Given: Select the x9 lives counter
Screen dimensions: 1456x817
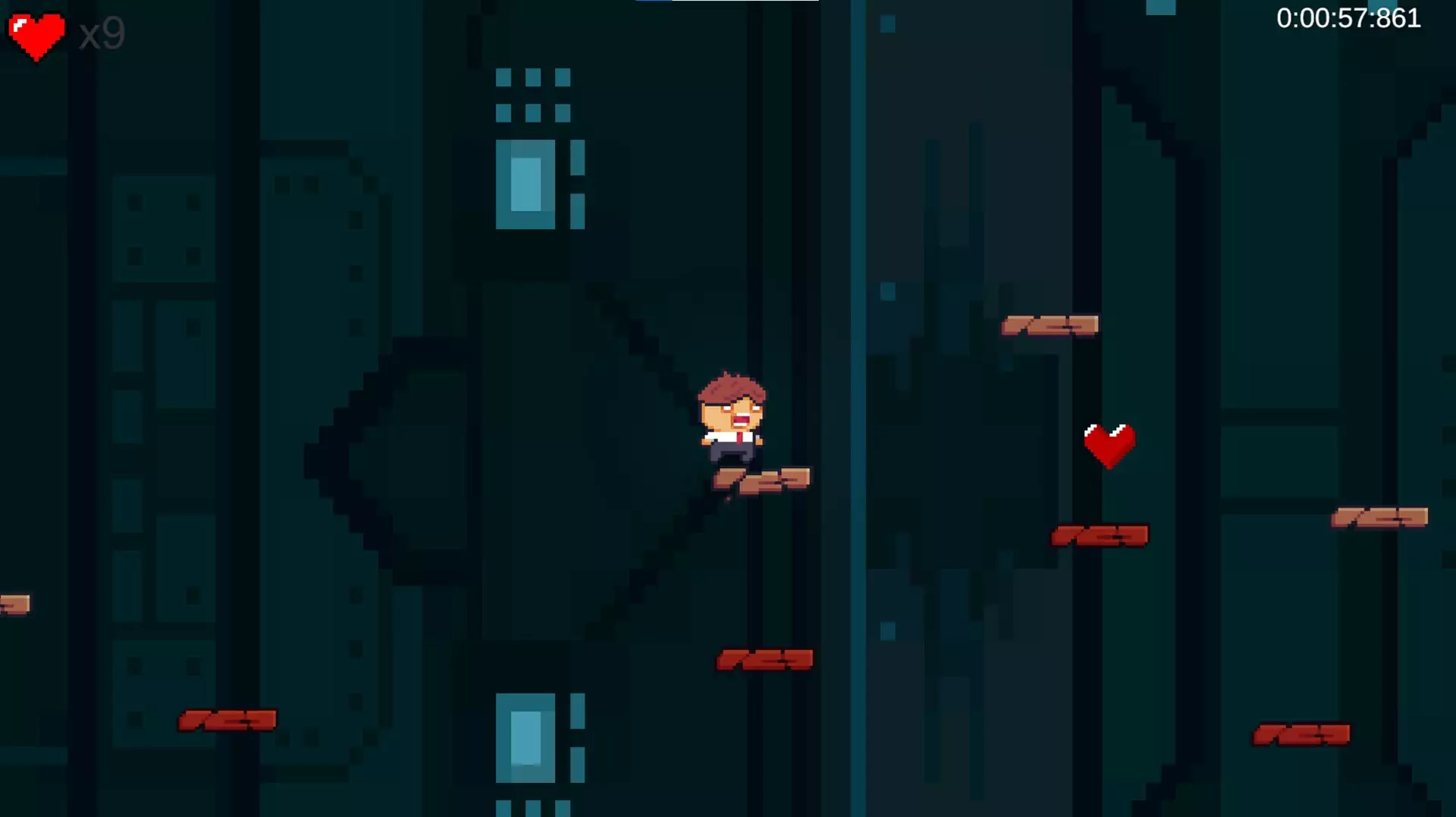Looking at the screenshot, I should [102, 33].
